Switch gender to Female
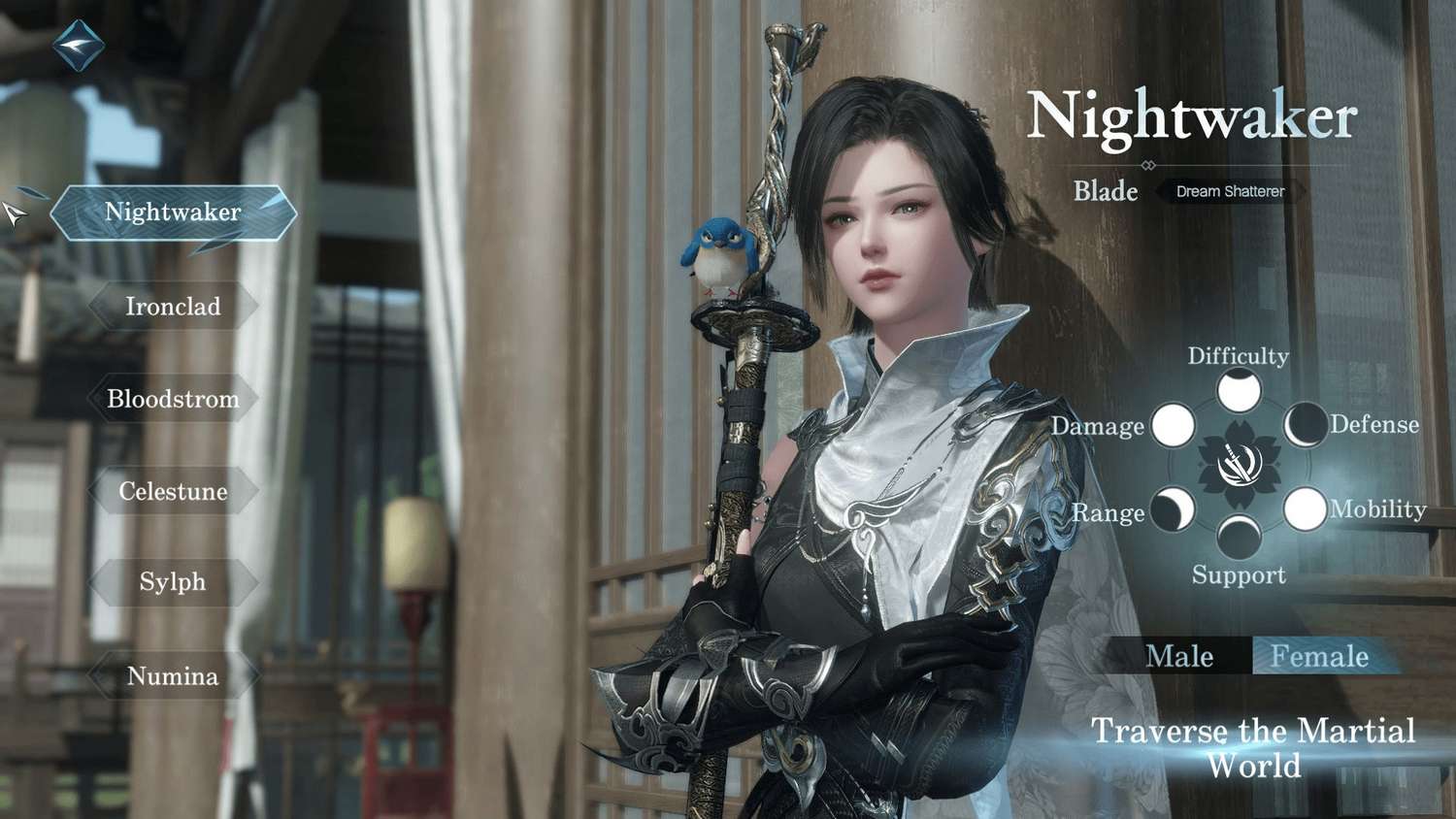1456x819 pixels. [1319, 656]
